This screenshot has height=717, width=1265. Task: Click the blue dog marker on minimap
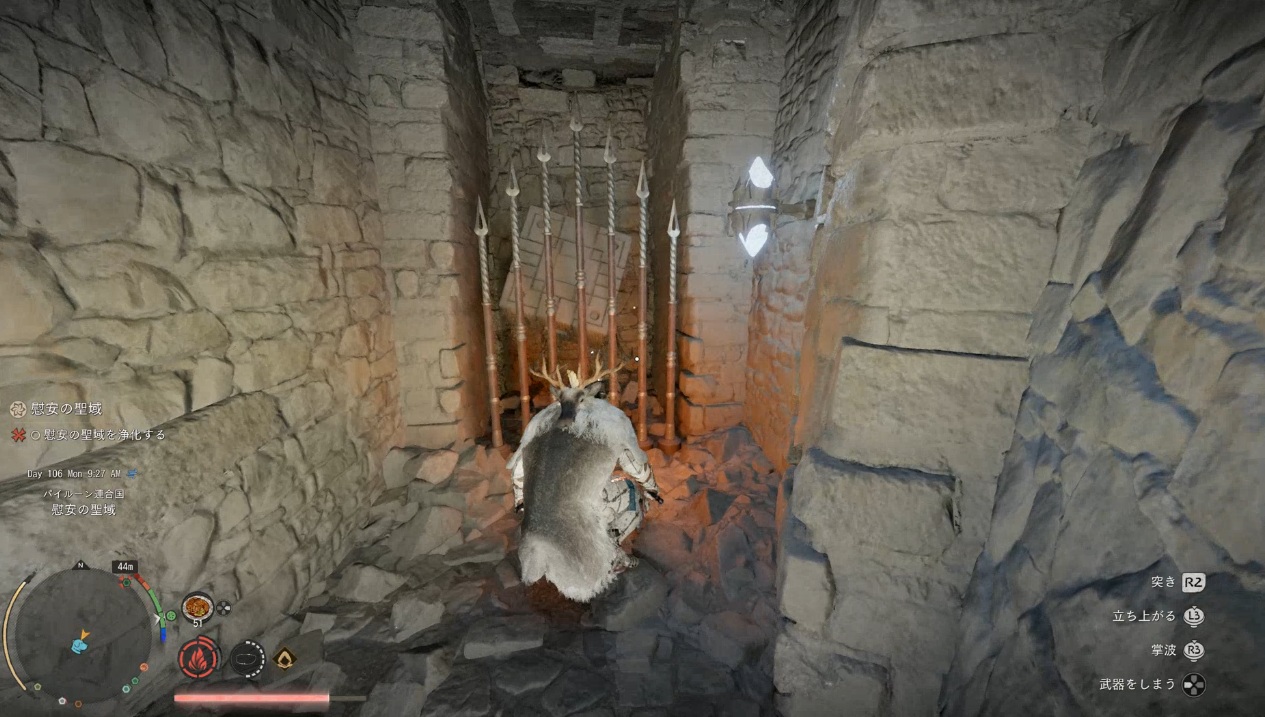(x=79, y=647)
